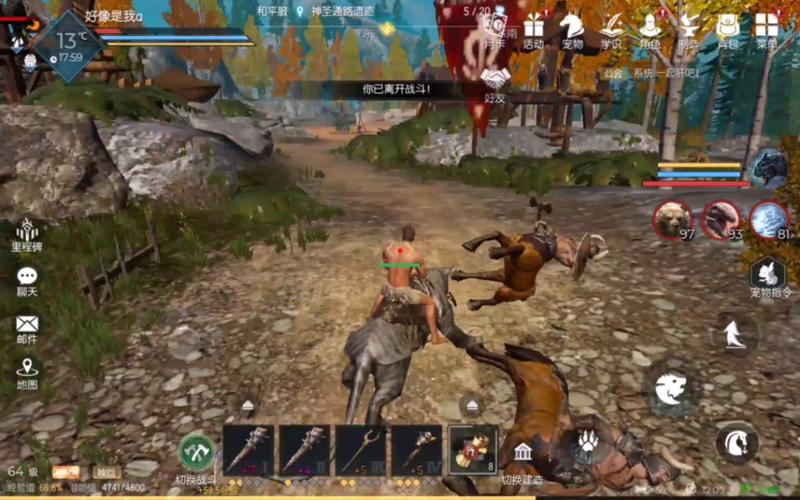Open the 邮件 mail envelope
The width and height of the screenshot is (800, 500).
tap(27, 328)
